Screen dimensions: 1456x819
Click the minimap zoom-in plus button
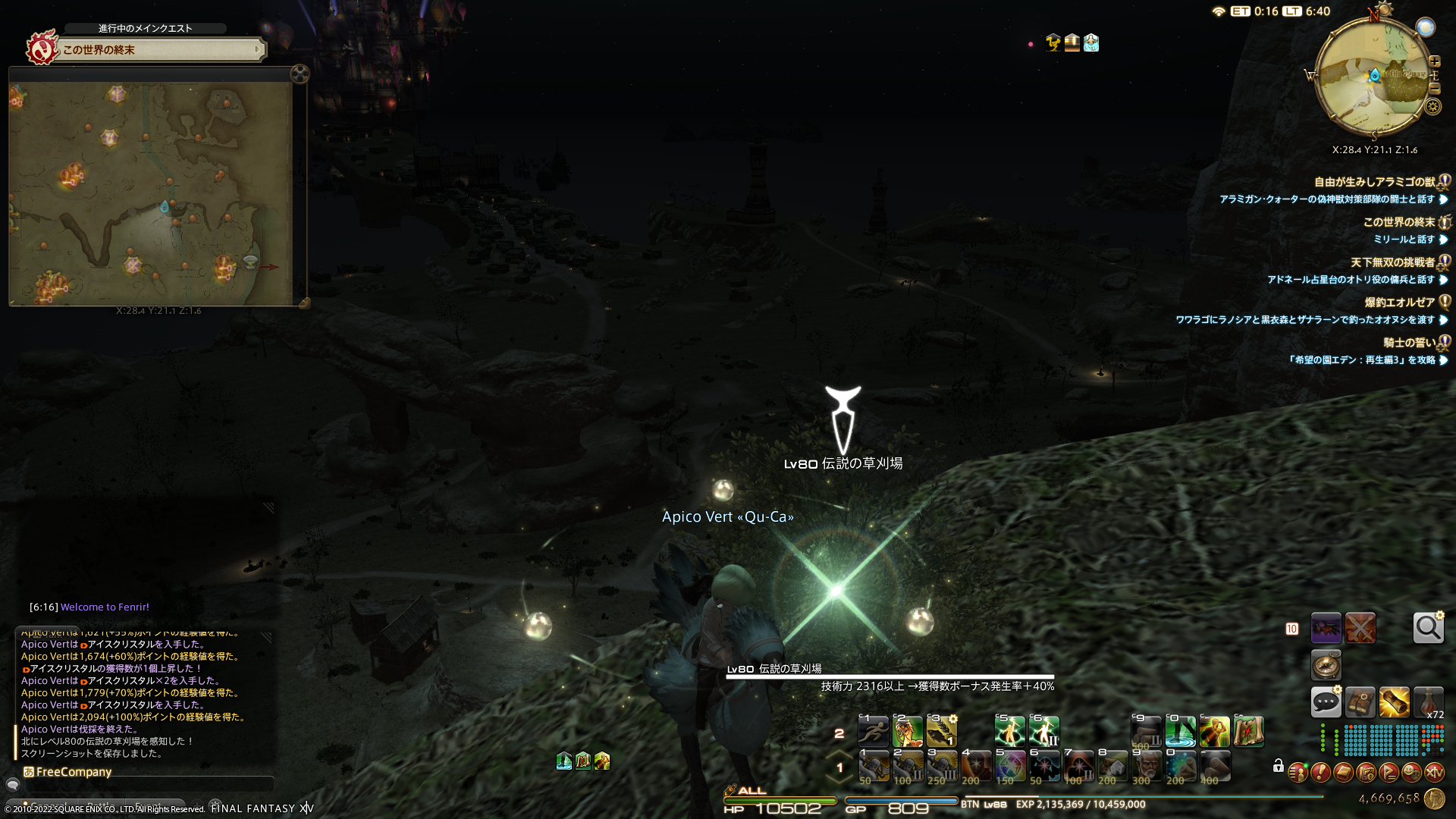pyautogui.click(x=1434, y=61)
